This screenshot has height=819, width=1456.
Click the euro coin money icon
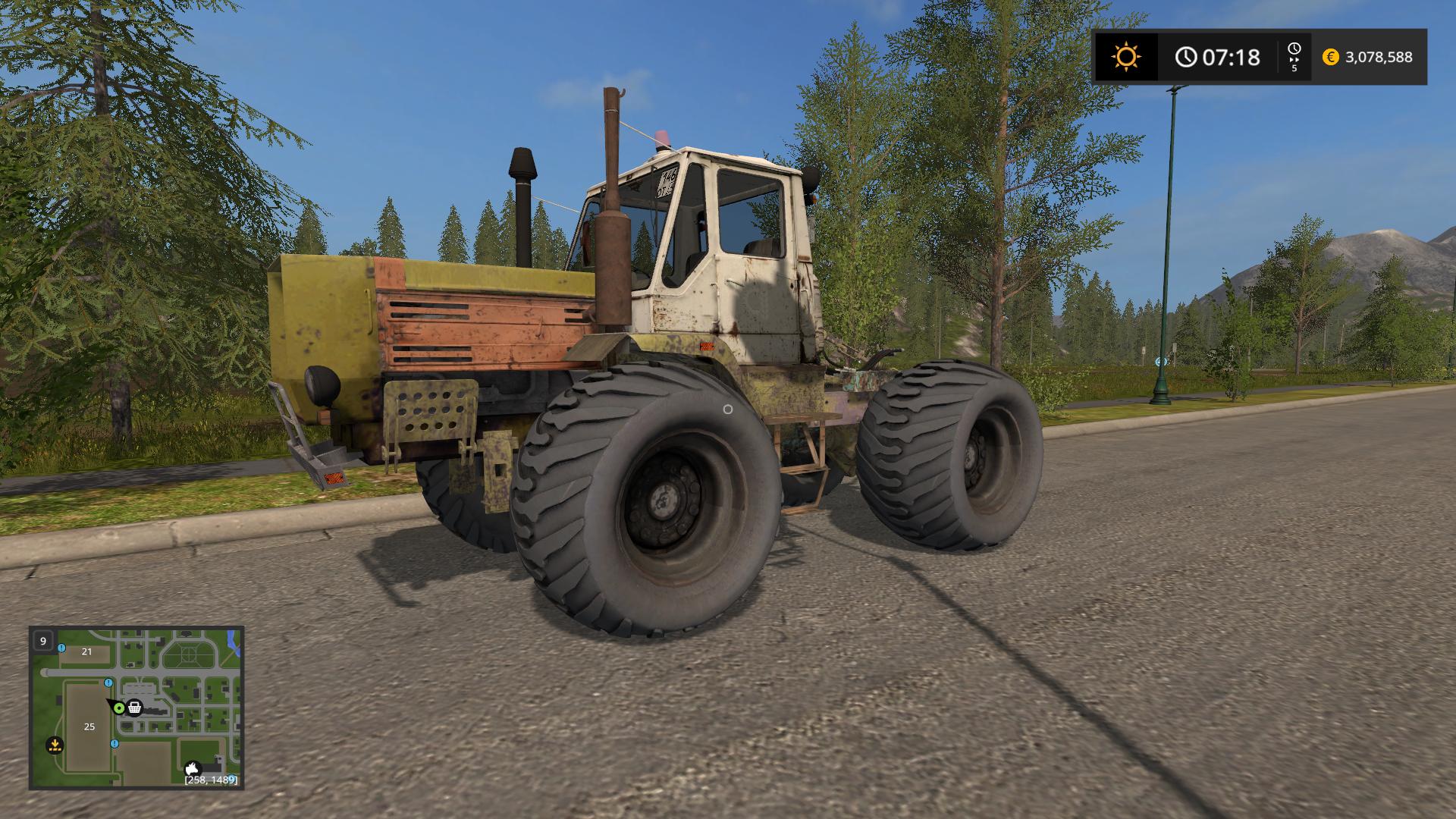point(1330,57)
